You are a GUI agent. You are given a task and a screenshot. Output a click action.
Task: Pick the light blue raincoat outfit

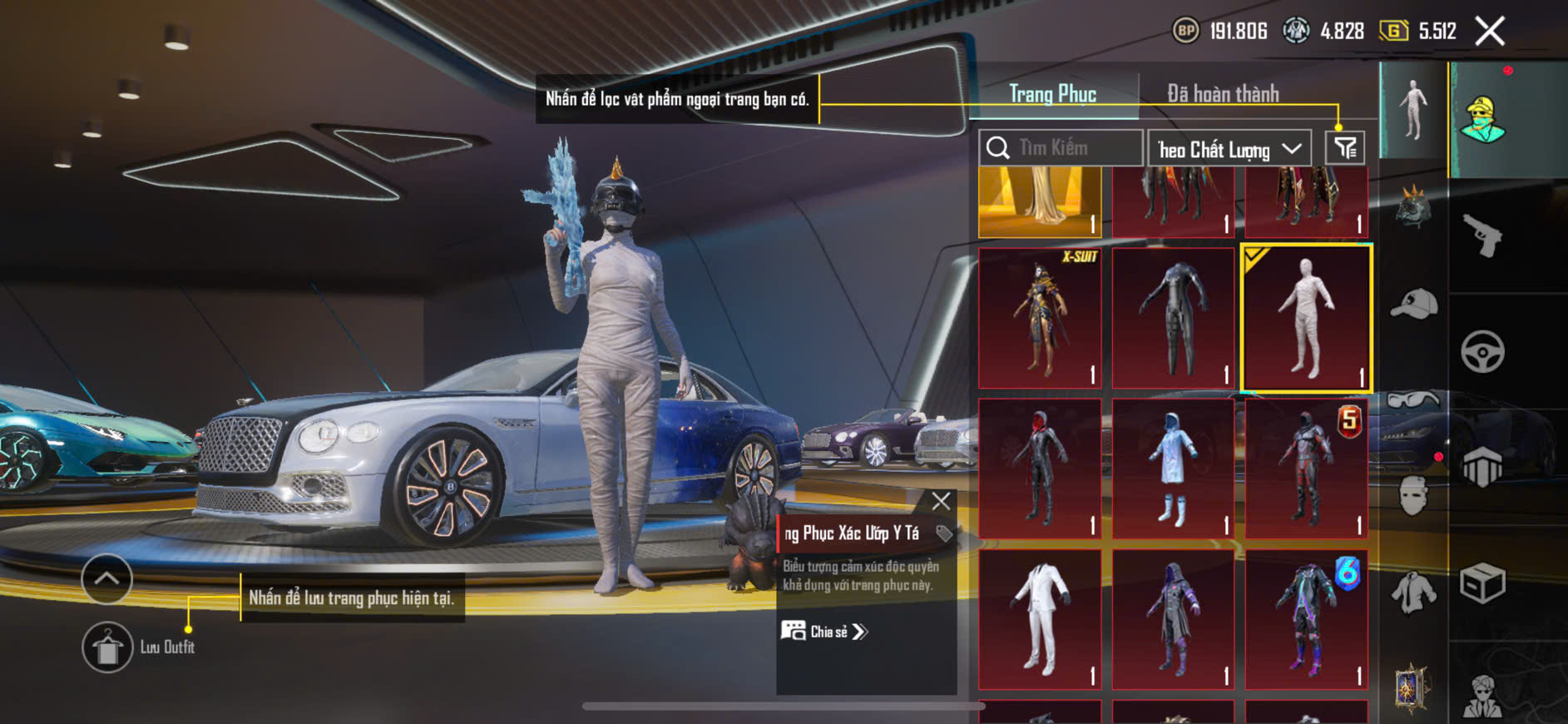click(x=1173, y=468)
